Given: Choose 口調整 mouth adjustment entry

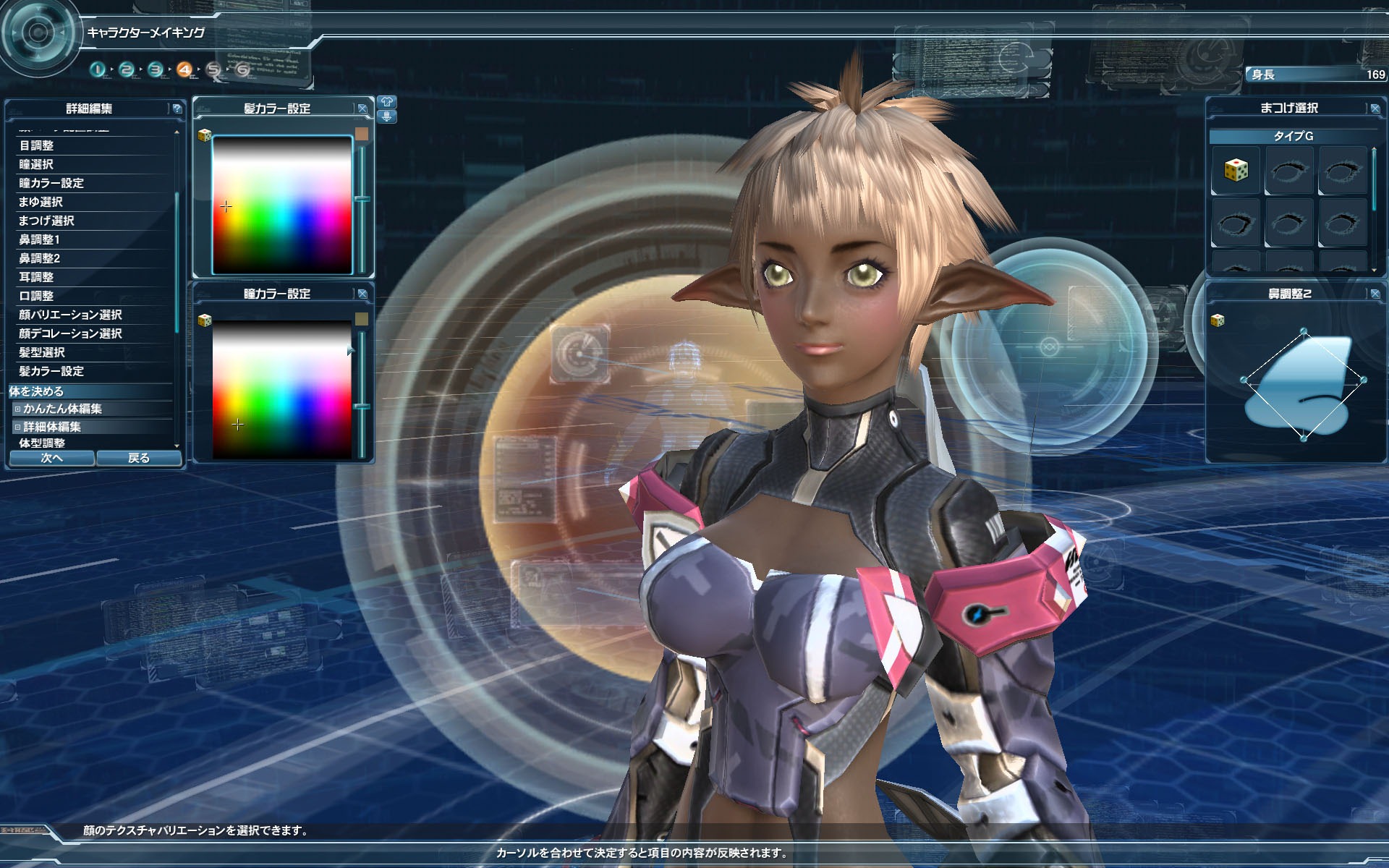Looking at the screenshot, I should point(36,296).
